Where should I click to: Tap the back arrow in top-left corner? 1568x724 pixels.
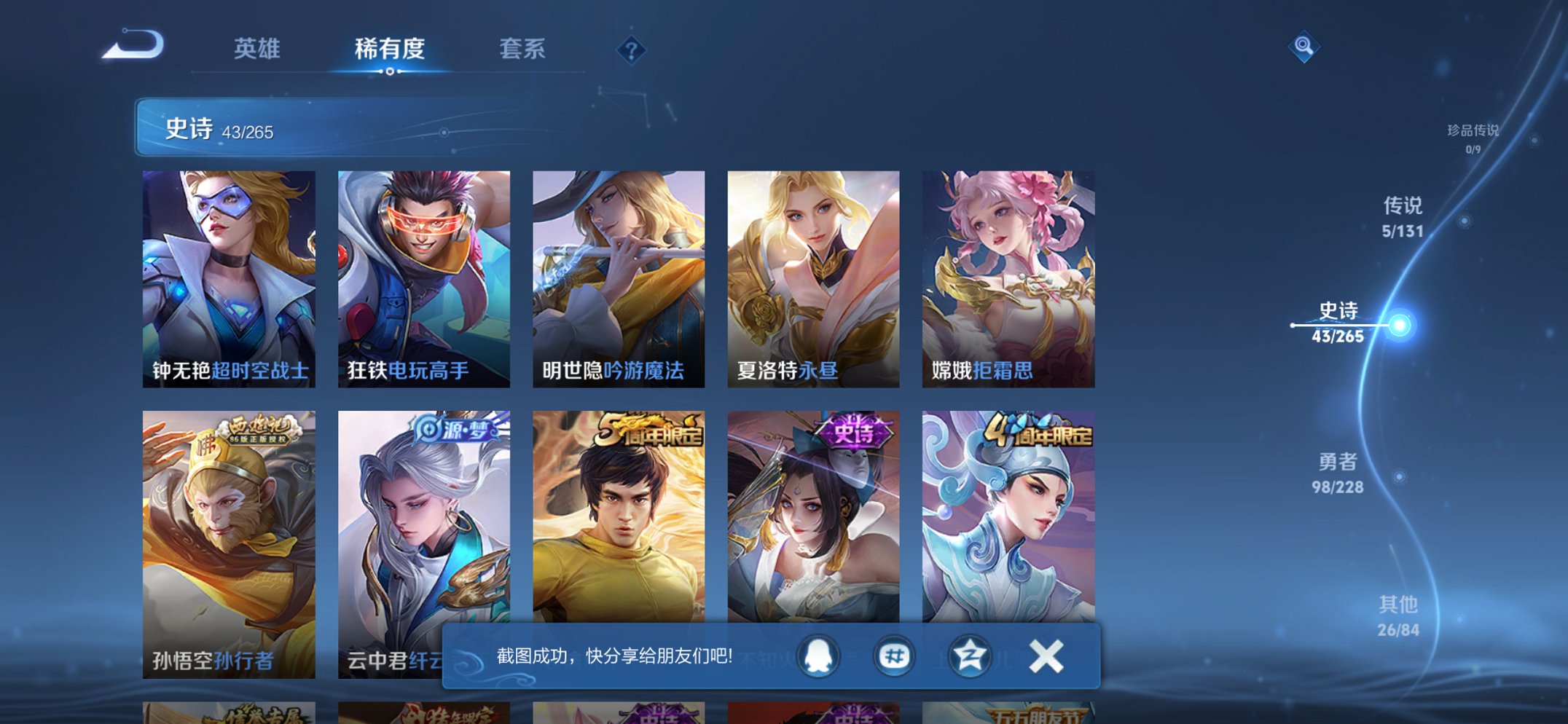pos(131,45)
